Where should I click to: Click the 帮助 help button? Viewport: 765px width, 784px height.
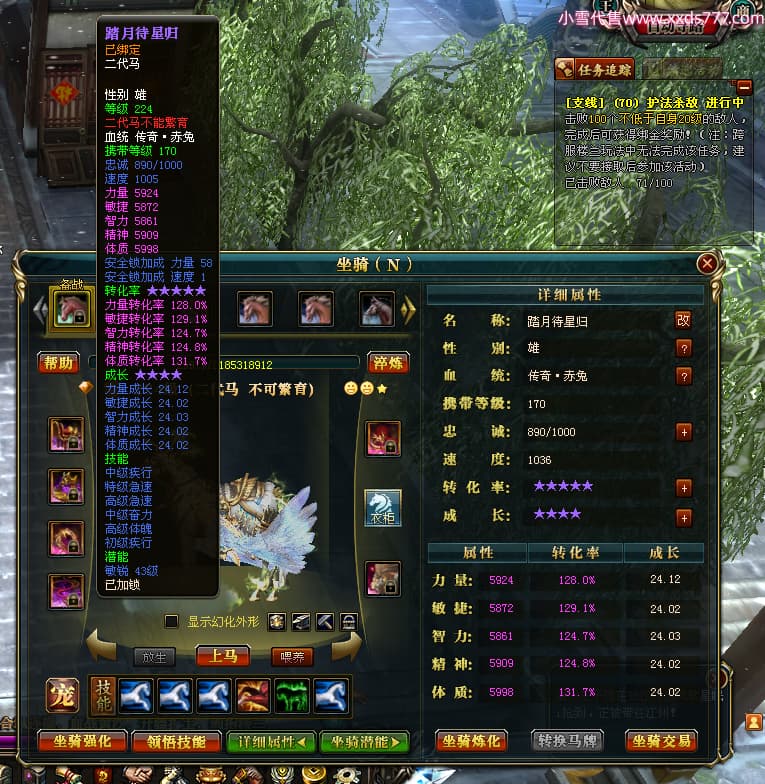[58, 362]
